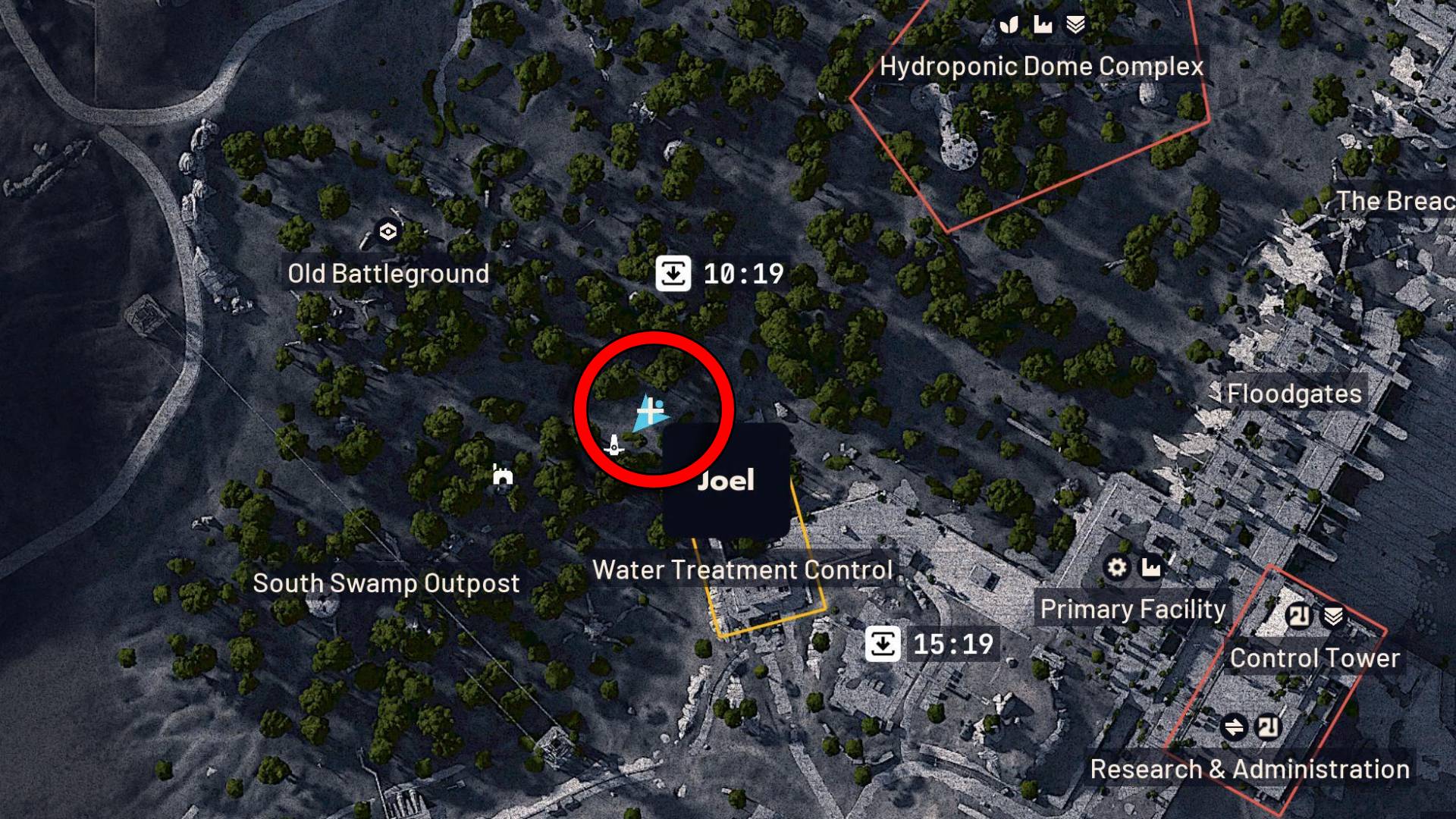Click the small white marker below Joel's position

click(x=614, y=447)
